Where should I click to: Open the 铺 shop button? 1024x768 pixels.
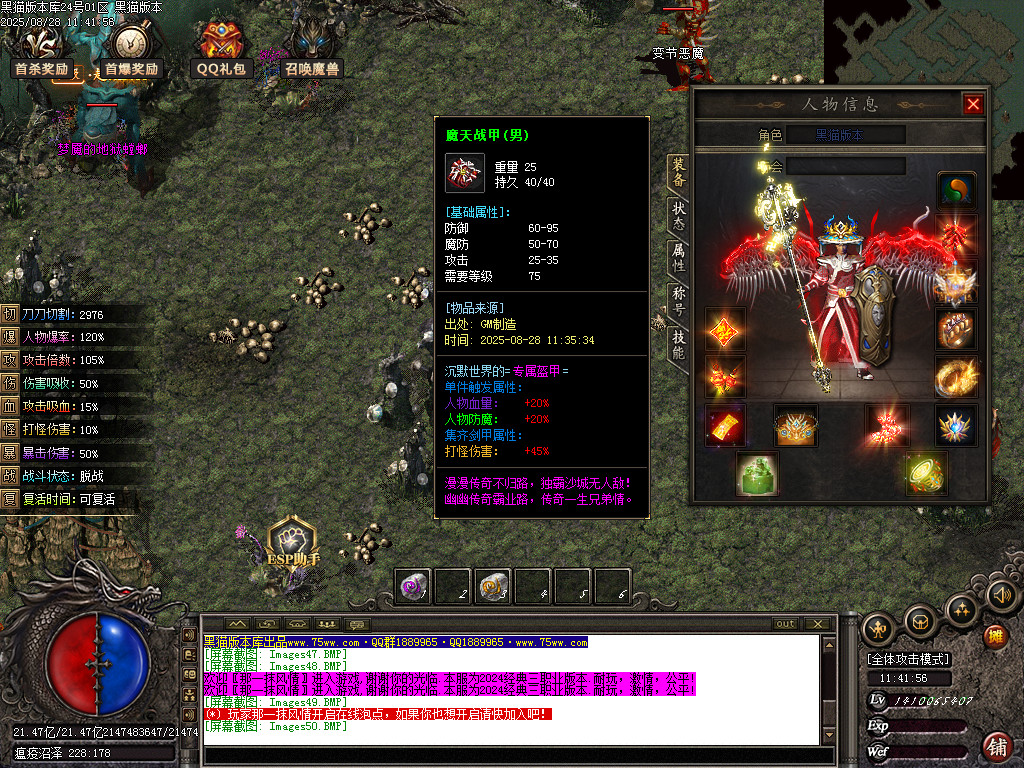pos(996,745)
